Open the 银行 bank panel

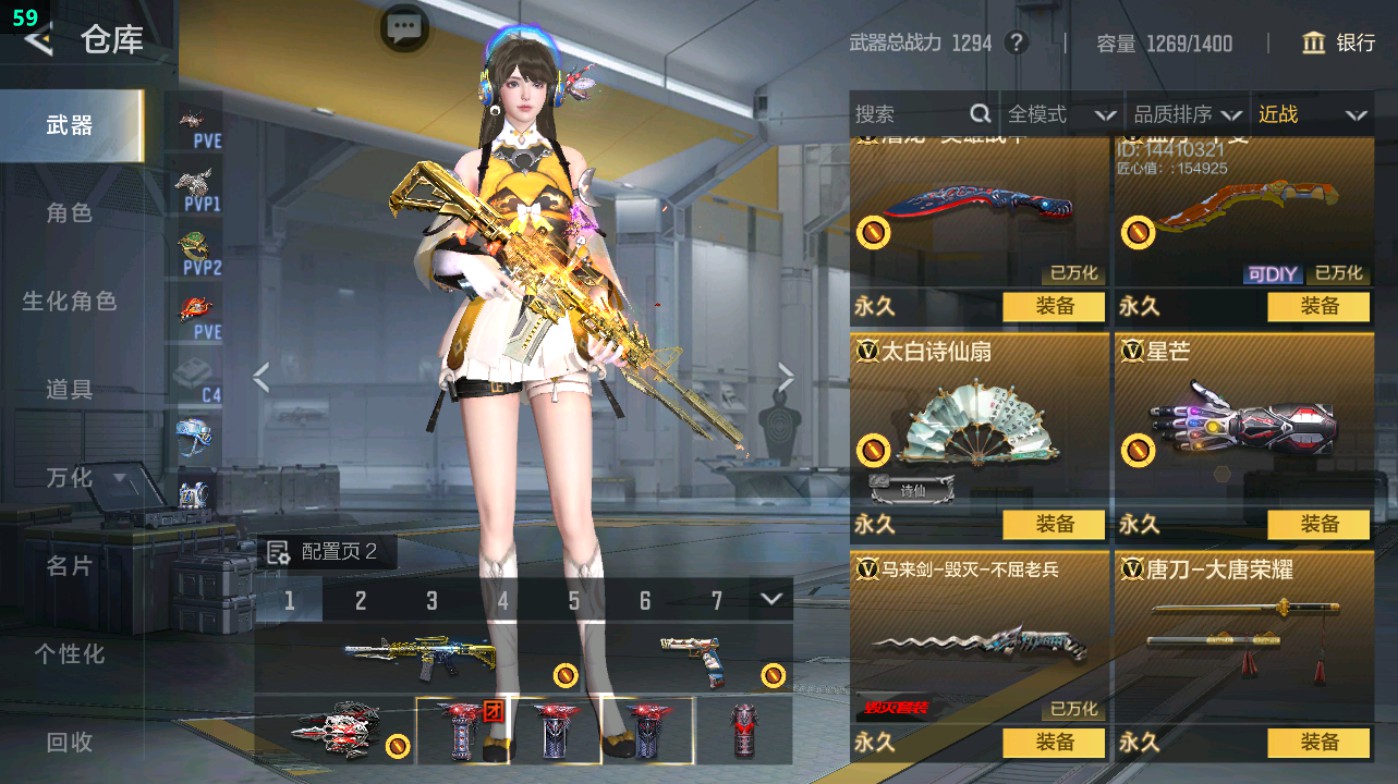coord(1340,44)
